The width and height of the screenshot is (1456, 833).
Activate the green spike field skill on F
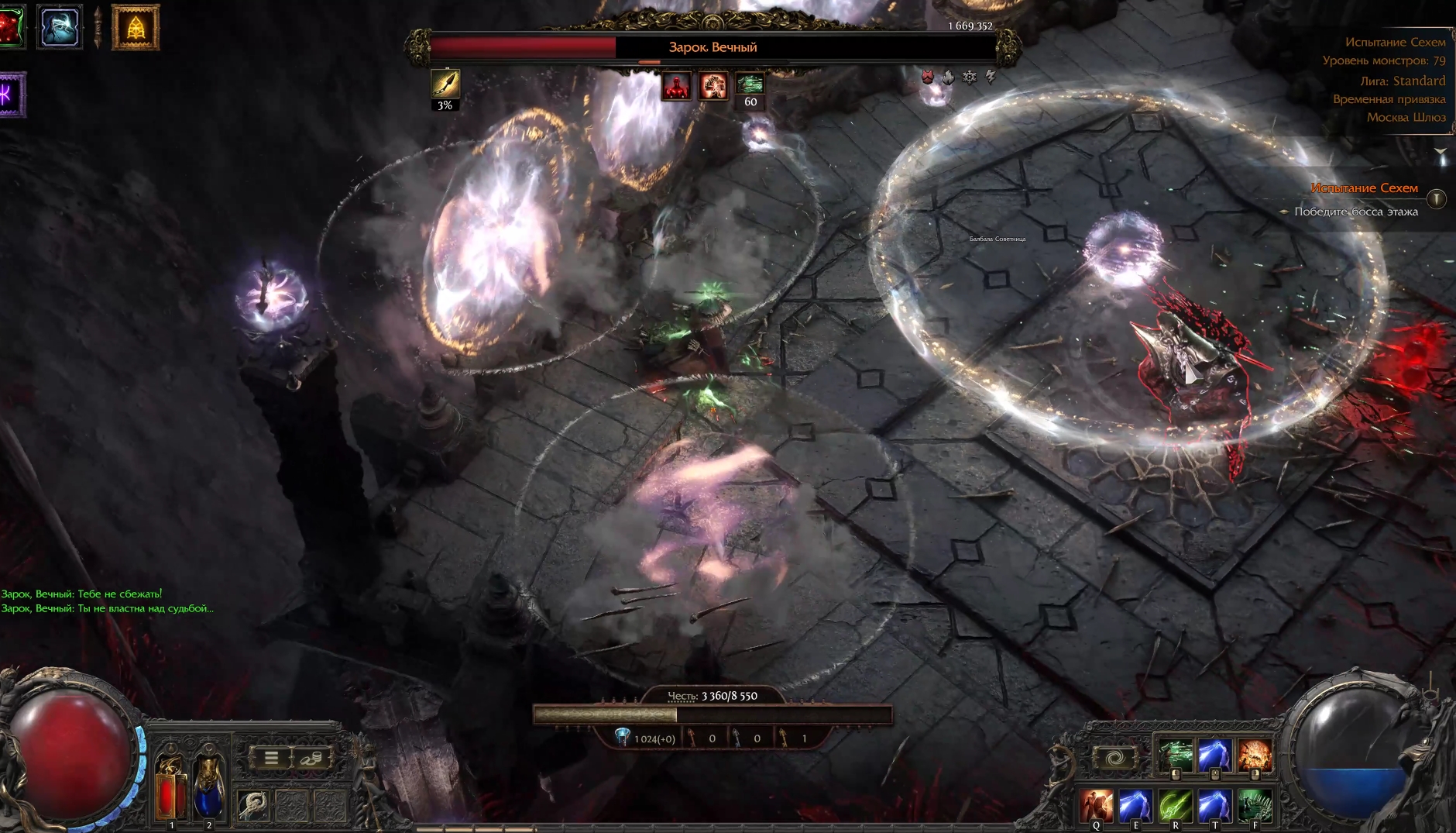(1255, 806)
